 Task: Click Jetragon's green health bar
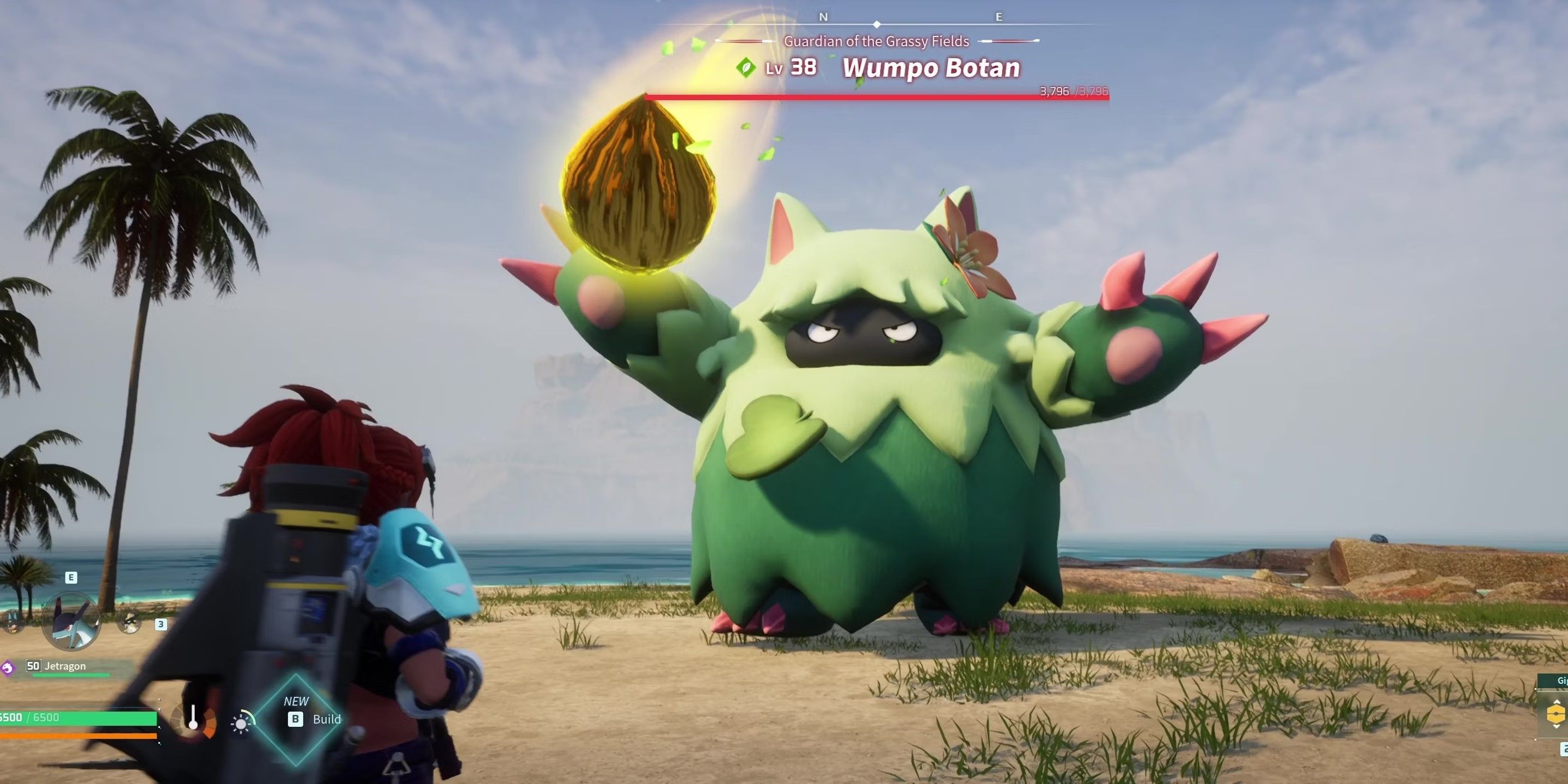[x=70, y=675]
